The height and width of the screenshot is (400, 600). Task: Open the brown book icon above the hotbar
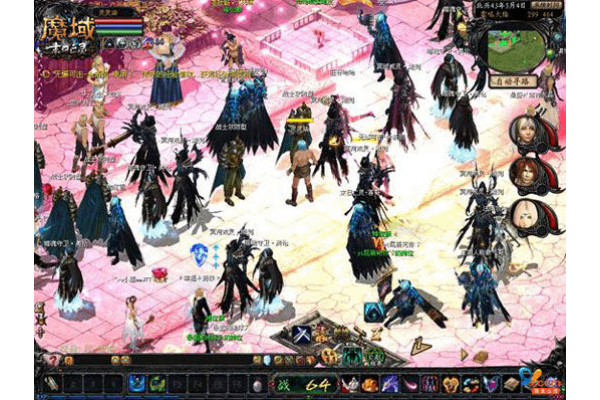[479, 356]
